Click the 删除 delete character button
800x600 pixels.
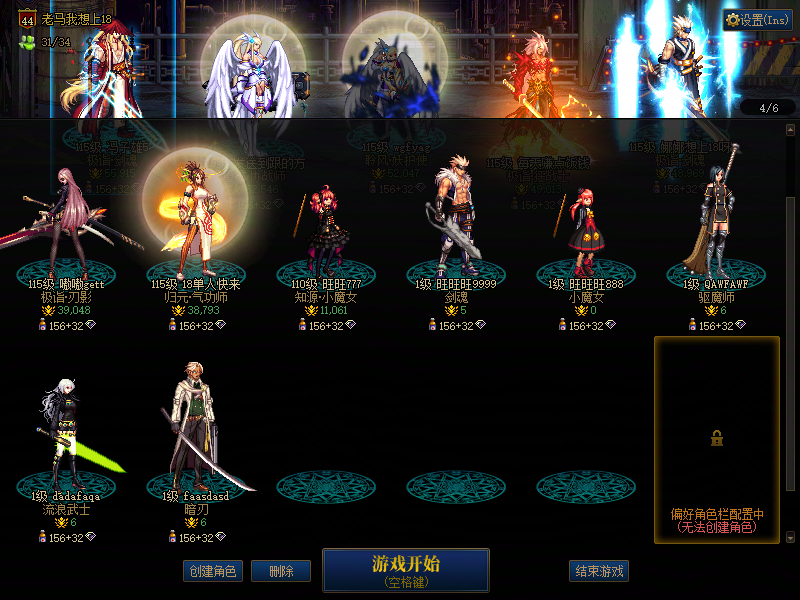click(280, 571)
